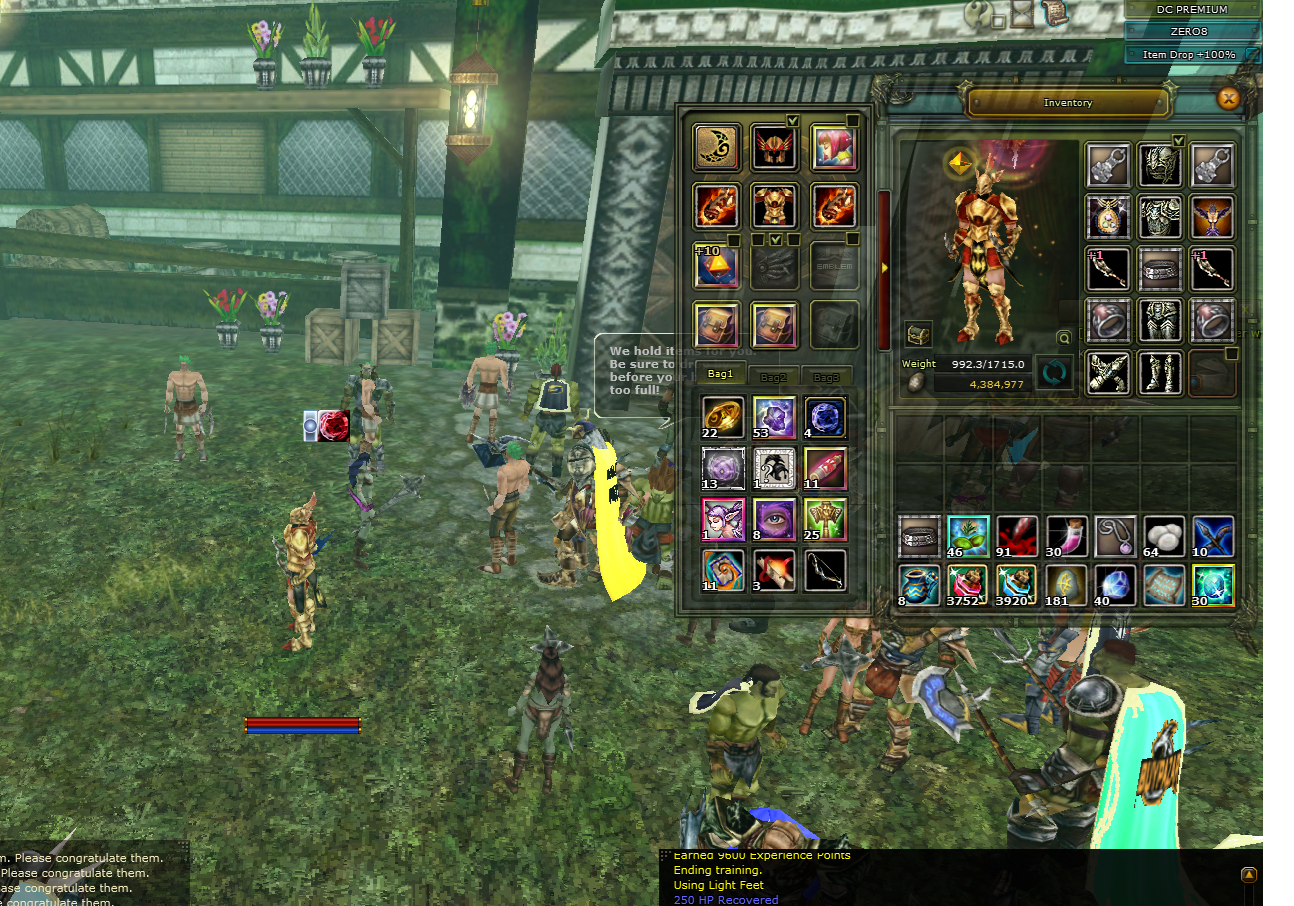
Task: Select the treasure chest icon beside the character model
Action: 918,335
